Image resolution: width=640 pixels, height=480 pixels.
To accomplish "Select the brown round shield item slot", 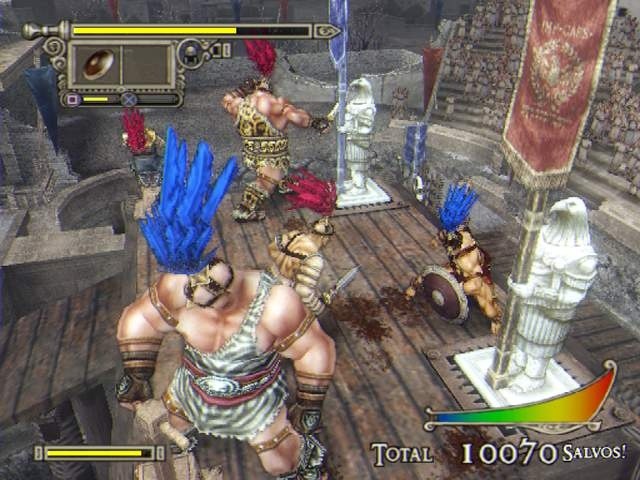I will tap(98, 64).
